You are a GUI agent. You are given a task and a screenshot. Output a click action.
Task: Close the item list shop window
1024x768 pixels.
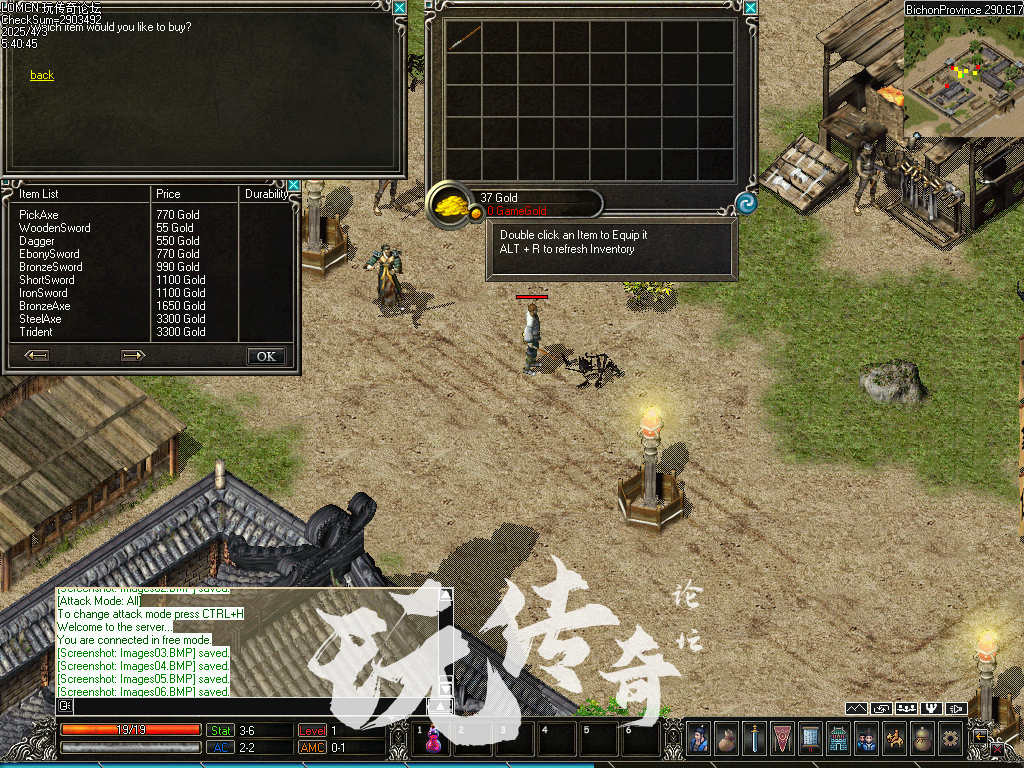click(x=293, y=185)
